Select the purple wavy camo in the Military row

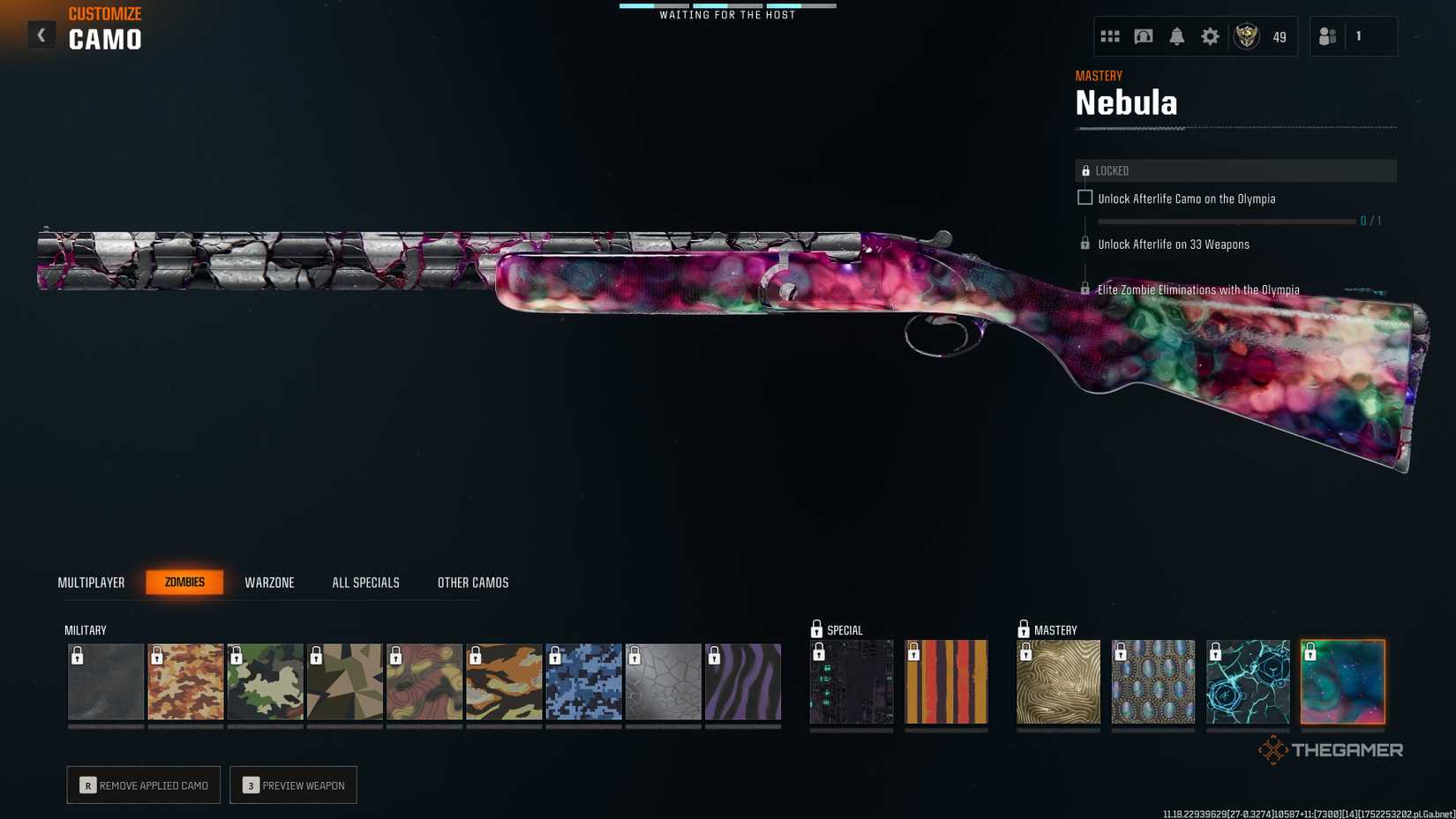tap(743, 680)
